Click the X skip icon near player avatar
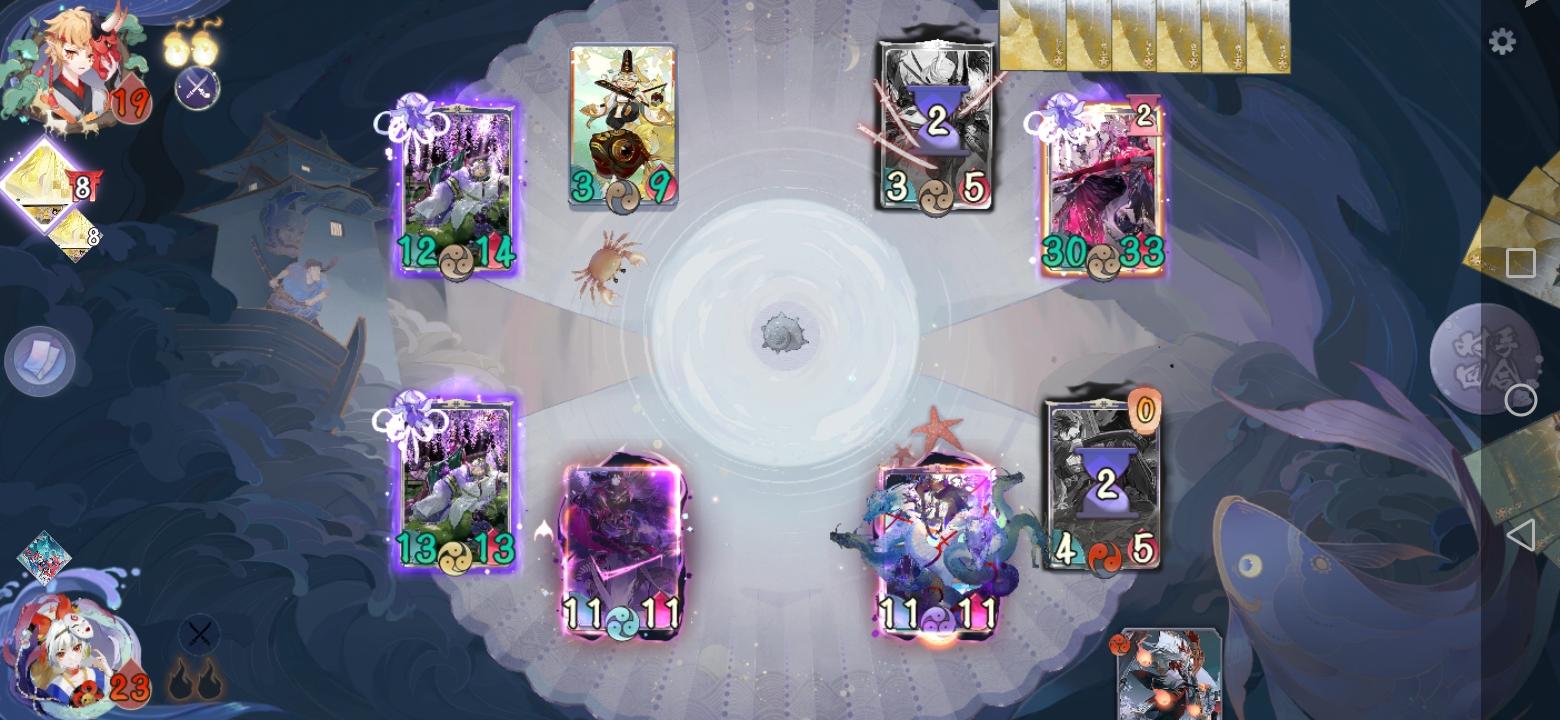1560x720 pixels. click(199, 634)
